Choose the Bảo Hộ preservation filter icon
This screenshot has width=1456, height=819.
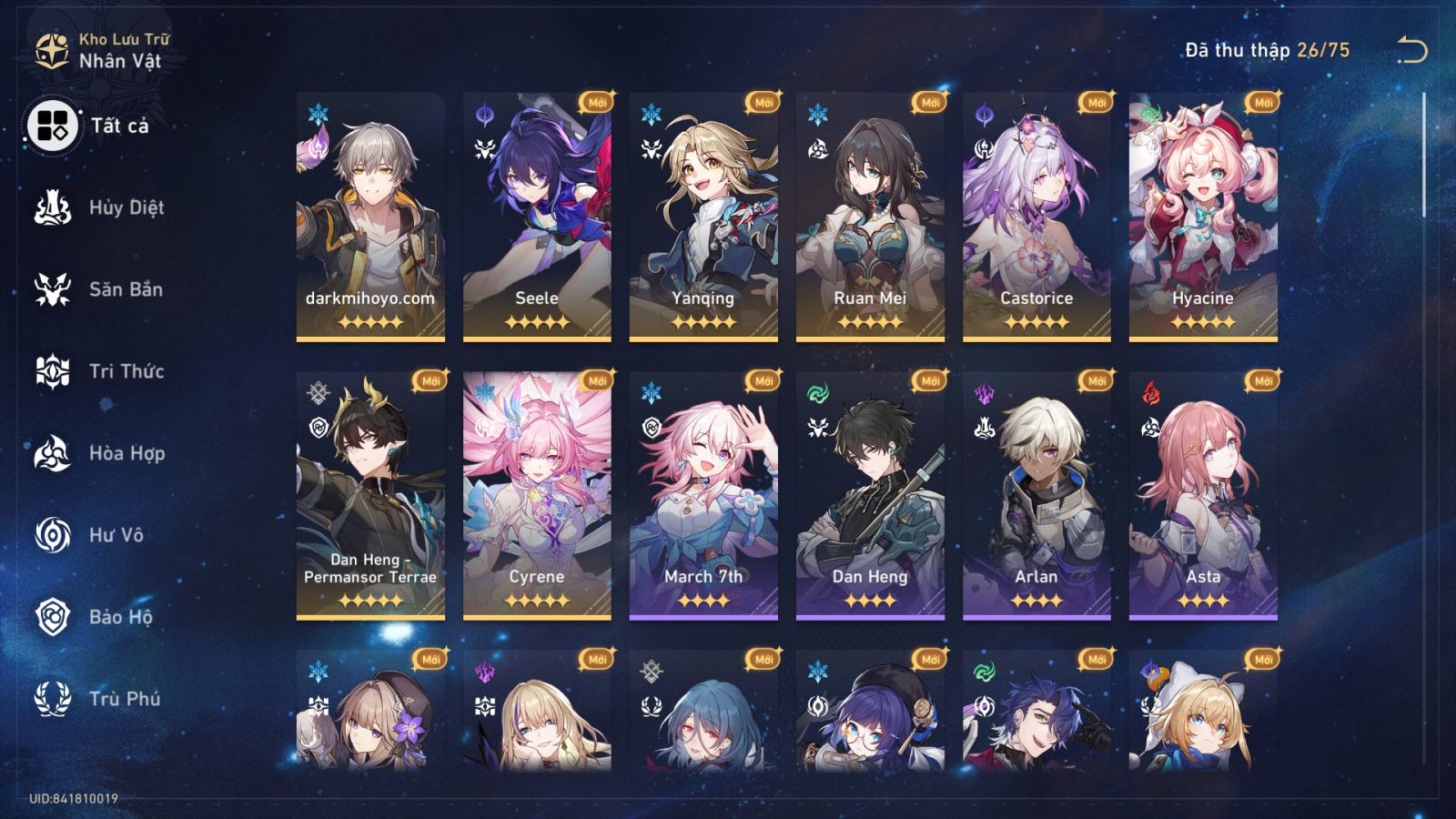50,617
